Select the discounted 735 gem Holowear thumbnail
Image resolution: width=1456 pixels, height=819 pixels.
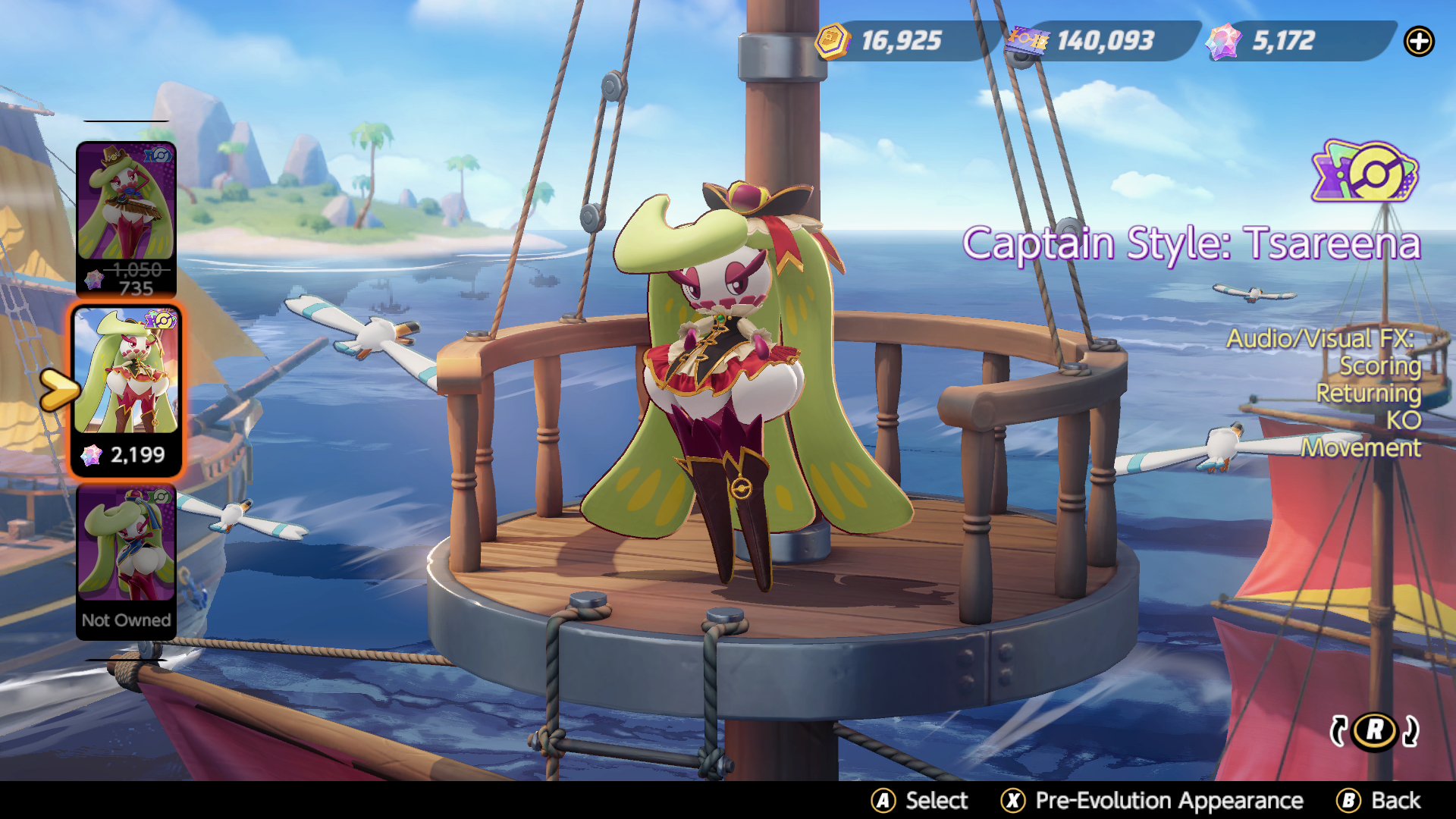click(126, 218)
